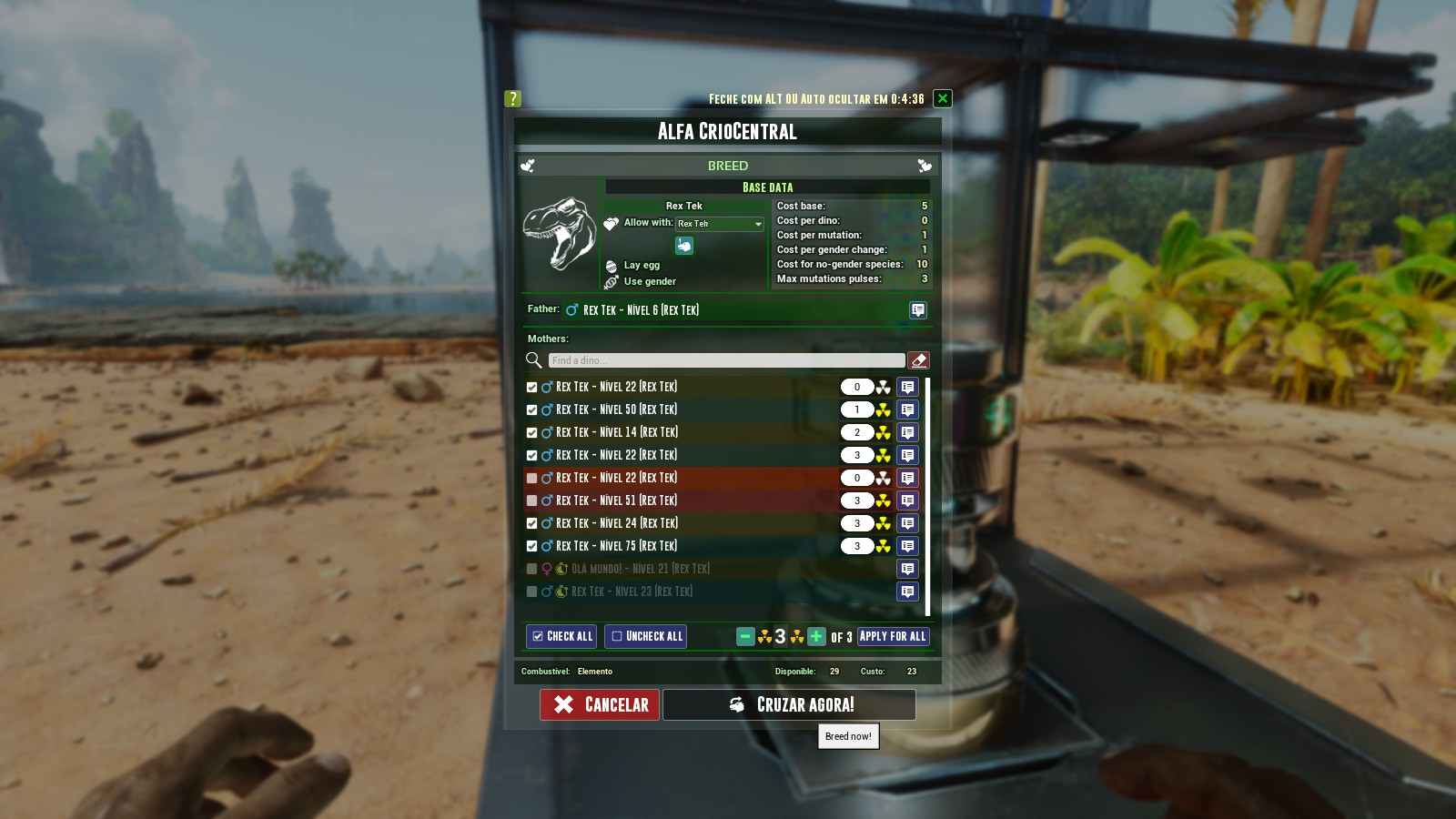Click the Find a dino search field
1456x819 pixels.
(726, 360)
